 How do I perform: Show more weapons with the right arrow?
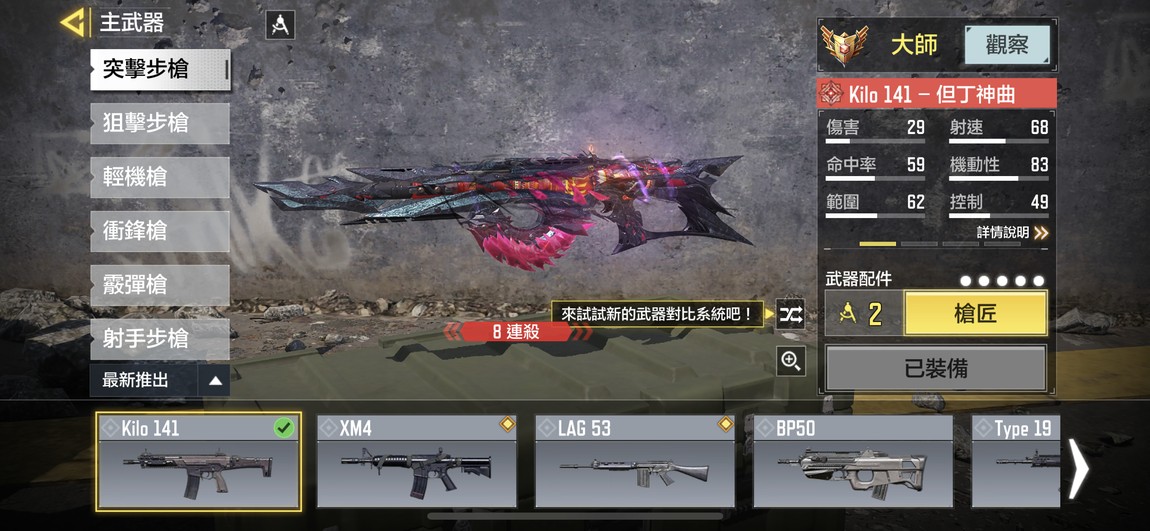point(1078,468)
